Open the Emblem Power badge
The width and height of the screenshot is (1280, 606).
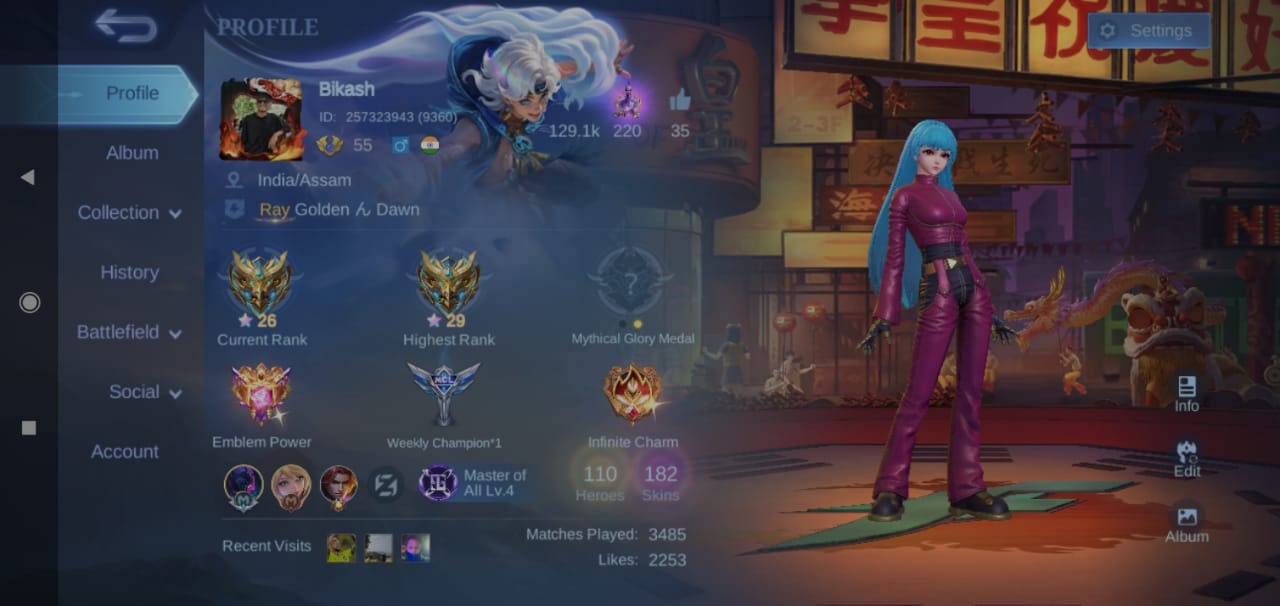pyautogui.click(x=261, y=394)
